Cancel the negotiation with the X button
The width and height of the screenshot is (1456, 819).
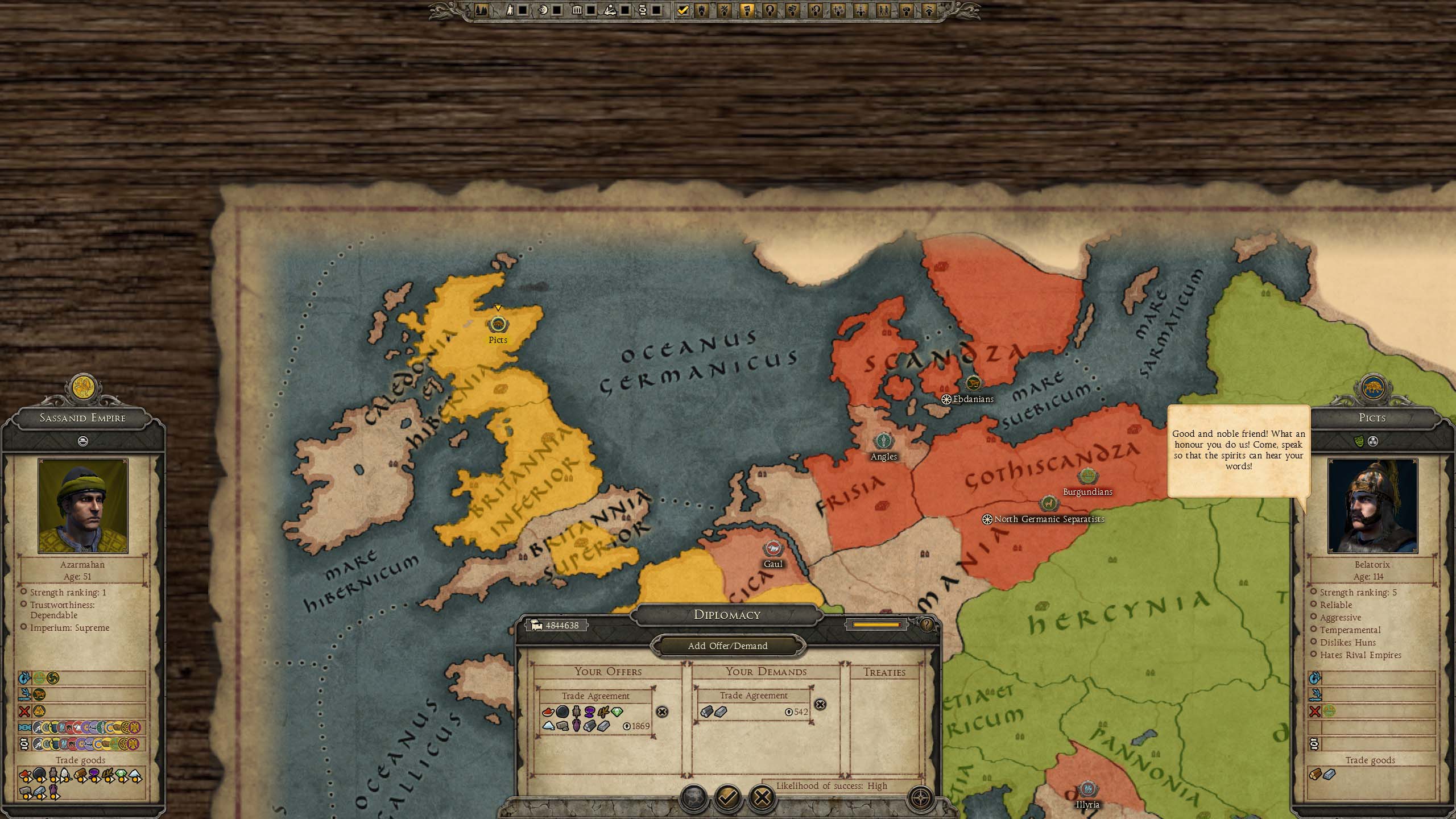point(762,798)
